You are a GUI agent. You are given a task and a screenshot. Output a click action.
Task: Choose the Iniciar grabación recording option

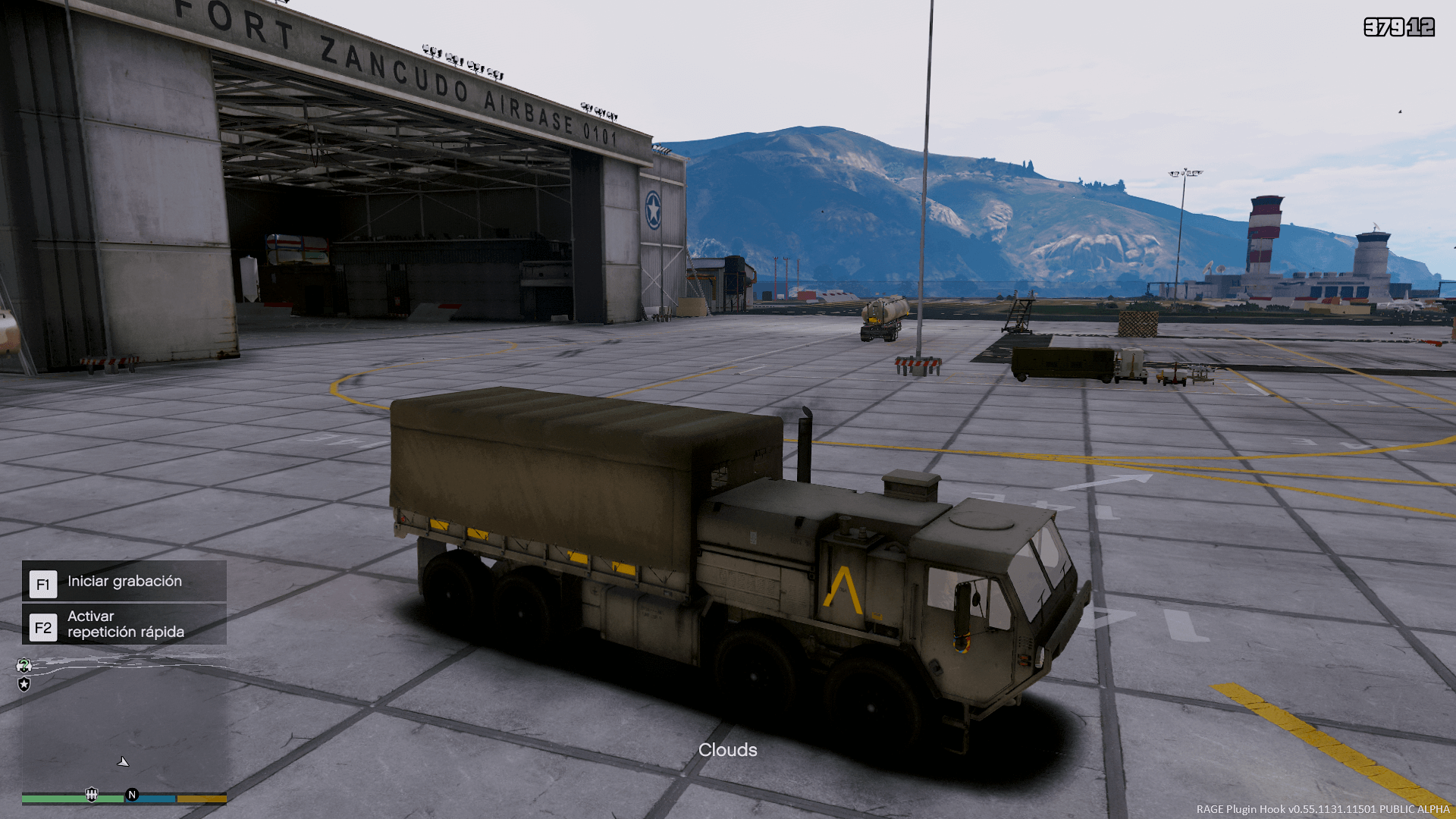coord(124,582)
